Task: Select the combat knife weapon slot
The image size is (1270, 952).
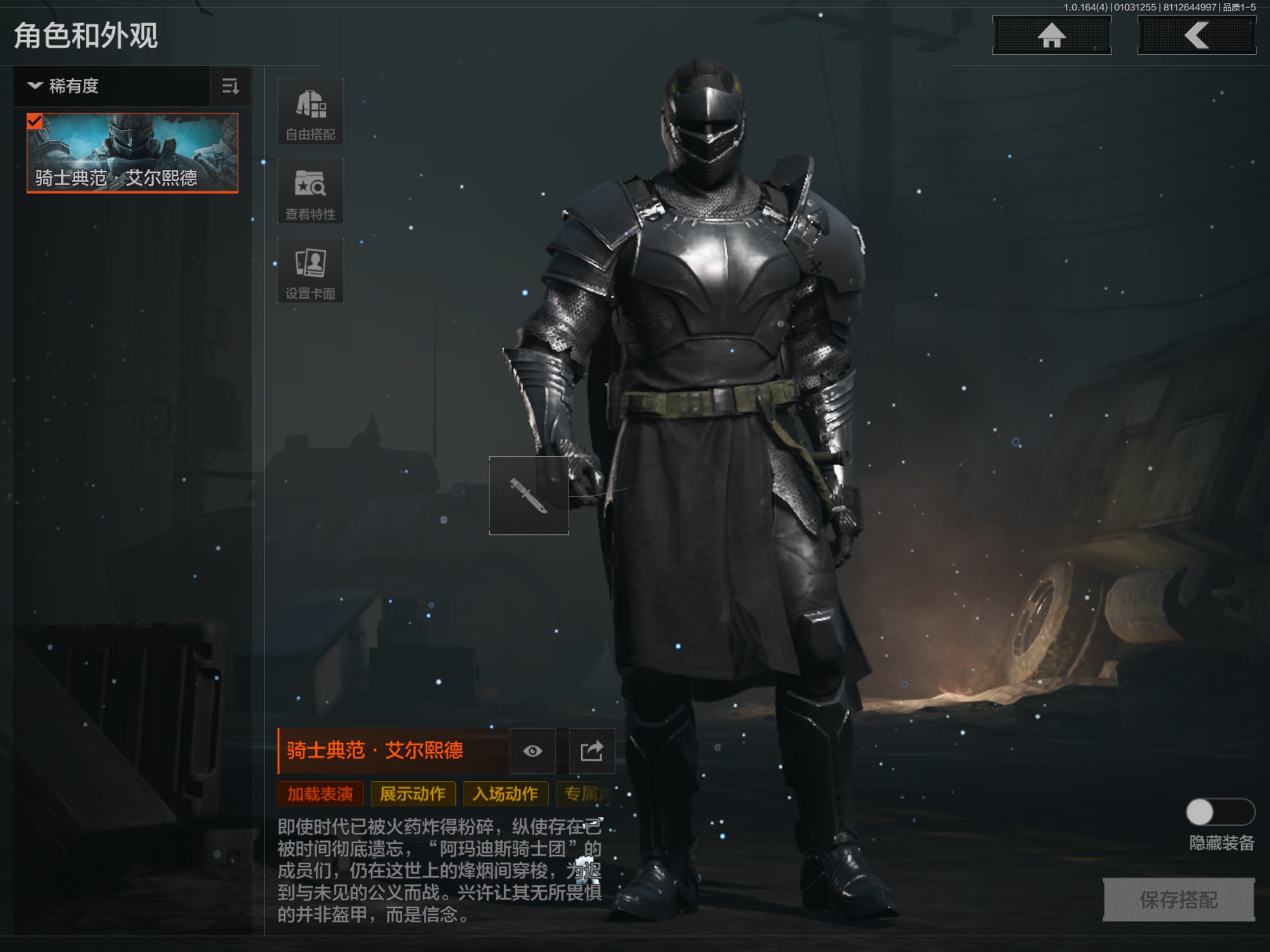Action: coord(529,495)
